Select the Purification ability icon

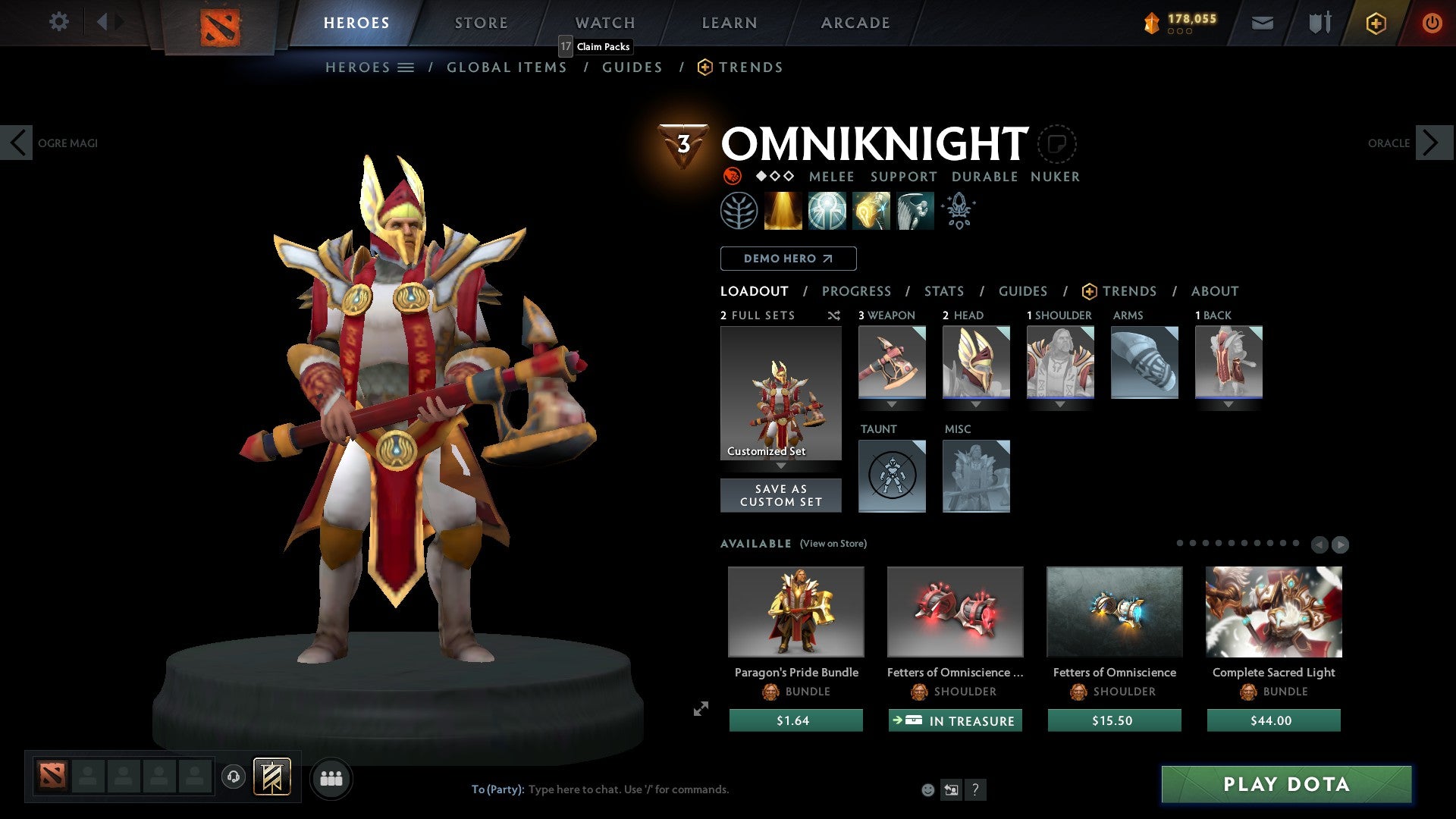784,210
